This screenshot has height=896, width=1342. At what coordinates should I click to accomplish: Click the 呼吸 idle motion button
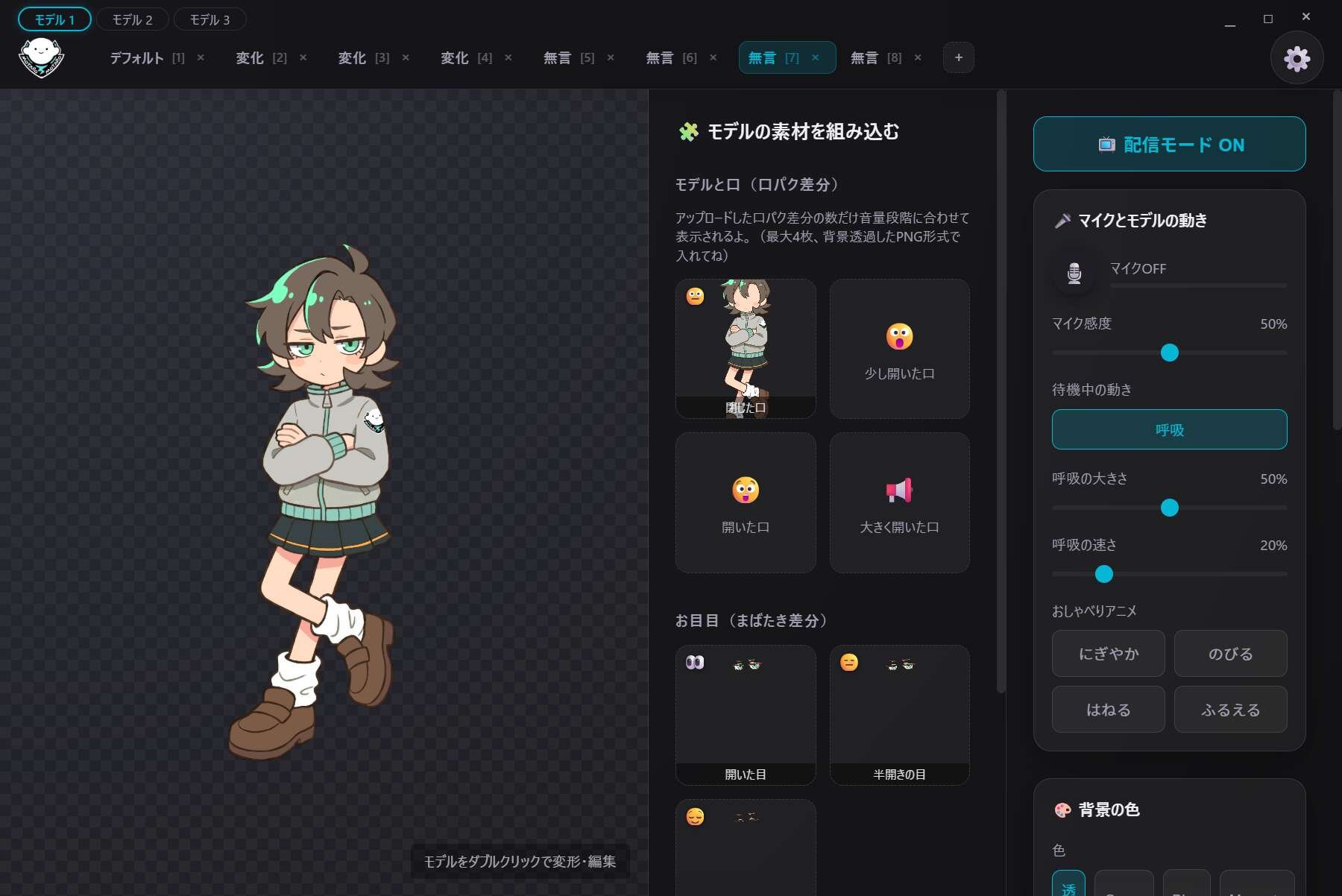click(1169, 429)
